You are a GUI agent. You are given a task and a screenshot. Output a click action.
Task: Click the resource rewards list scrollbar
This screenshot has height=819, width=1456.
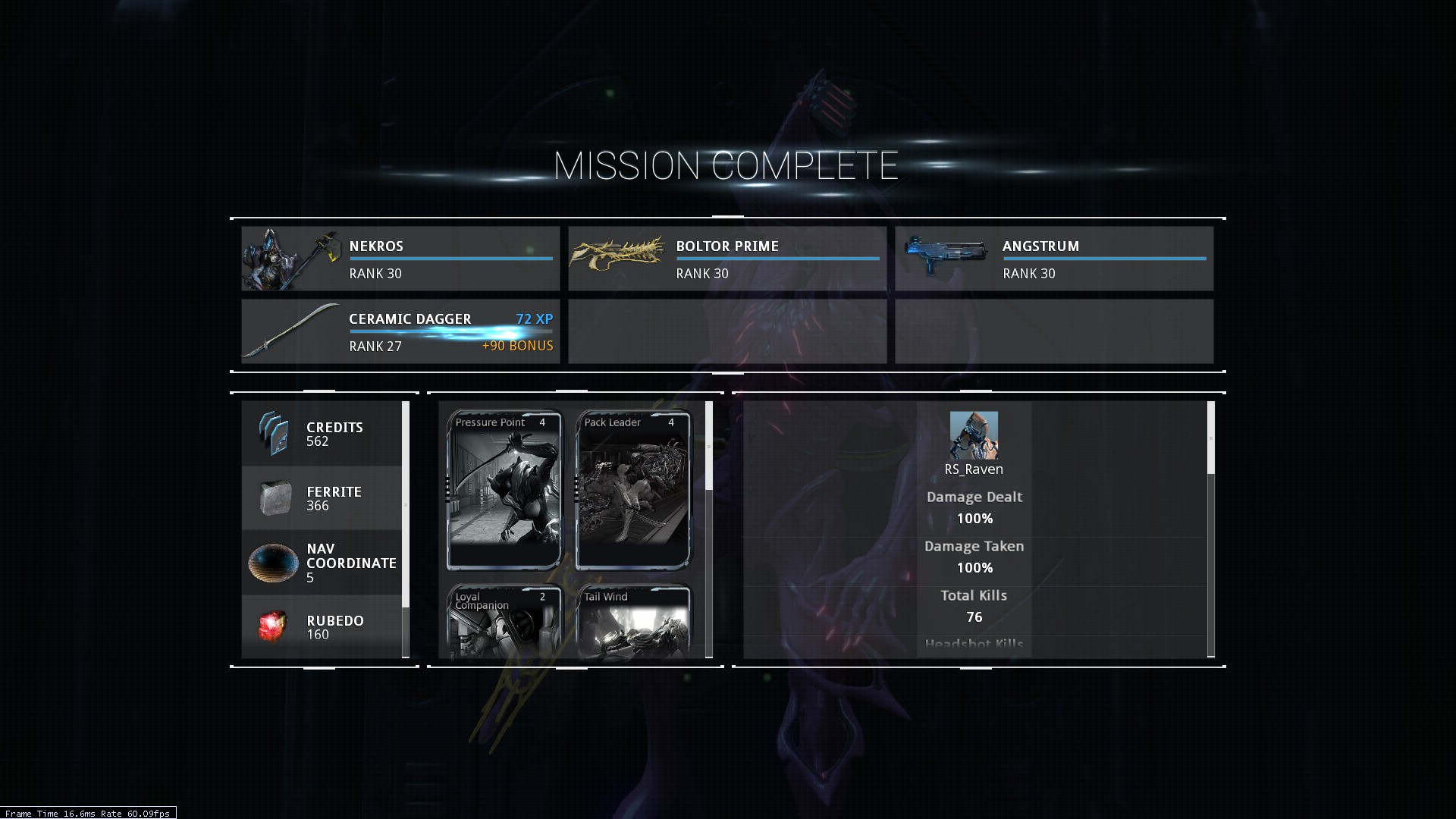click(x=406, y=504)
